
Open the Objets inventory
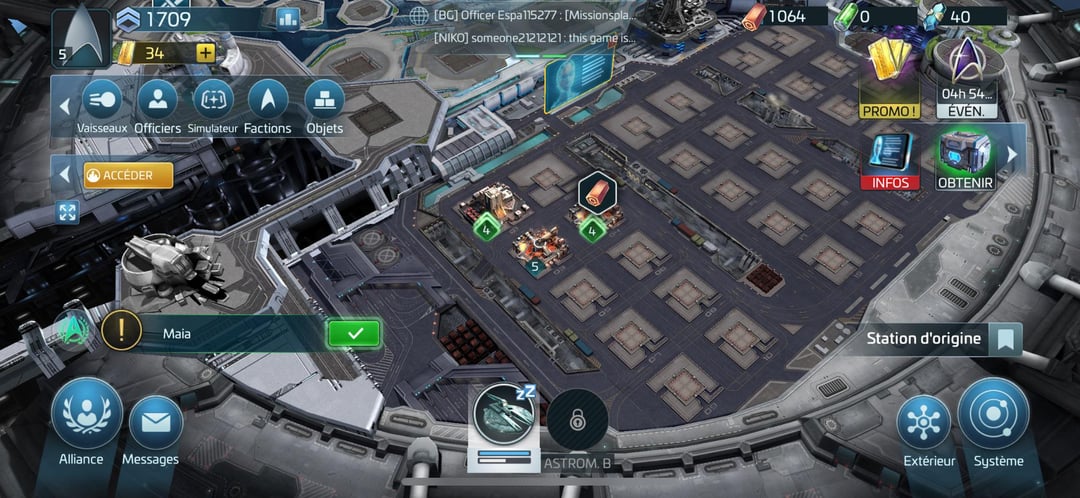(324, 101)
